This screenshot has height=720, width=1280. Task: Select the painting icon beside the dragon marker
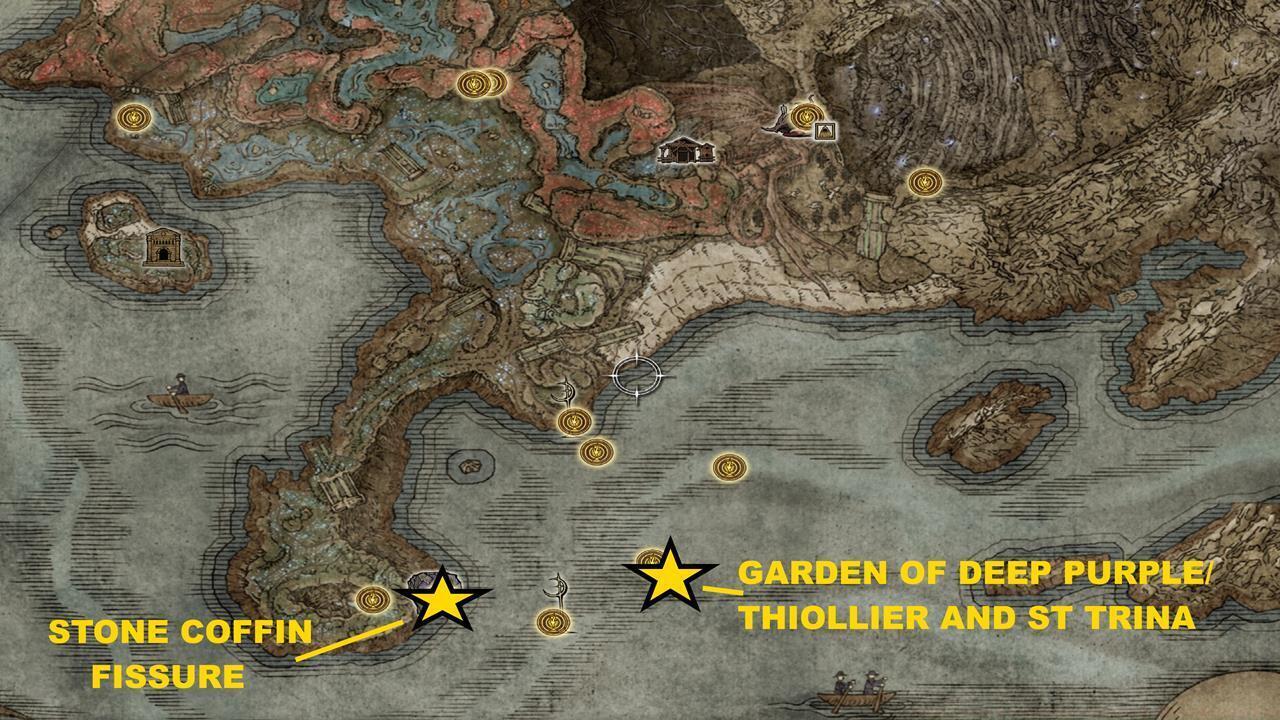pos(827,131)
